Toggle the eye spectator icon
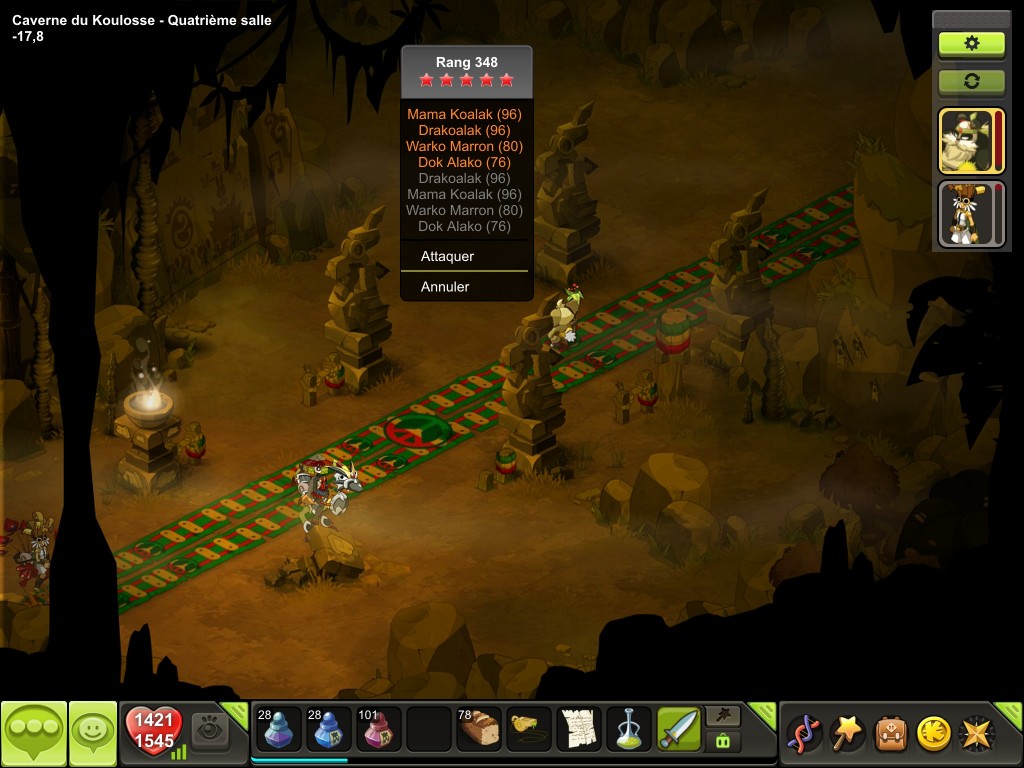This screenshot has width=1024, height=768. click(x=210, y=731)
